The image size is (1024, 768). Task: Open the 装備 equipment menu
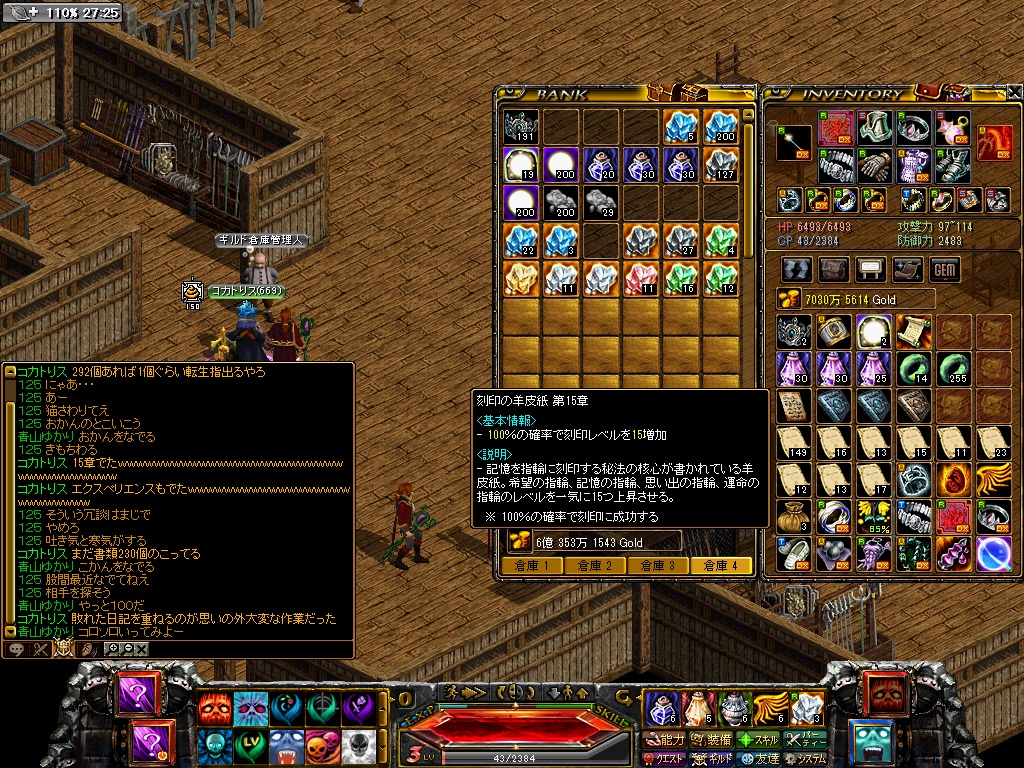pos(711,740)
